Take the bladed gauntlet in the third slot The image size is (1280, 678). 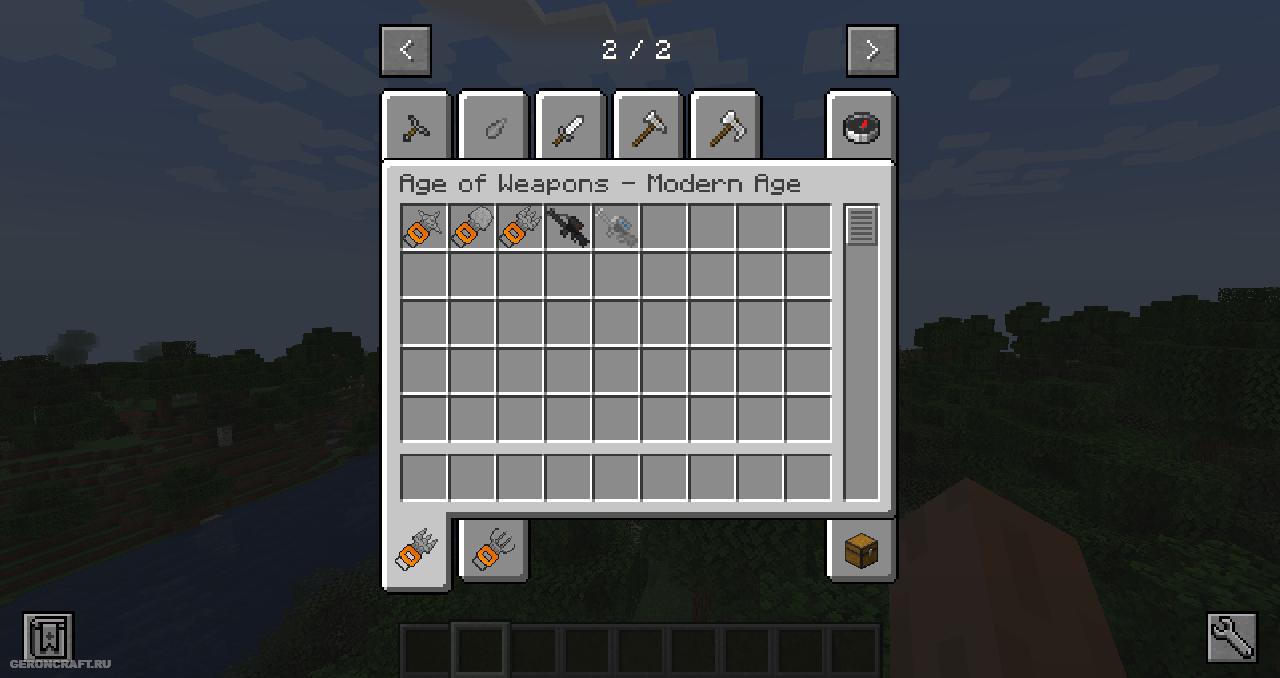[520, 227]
